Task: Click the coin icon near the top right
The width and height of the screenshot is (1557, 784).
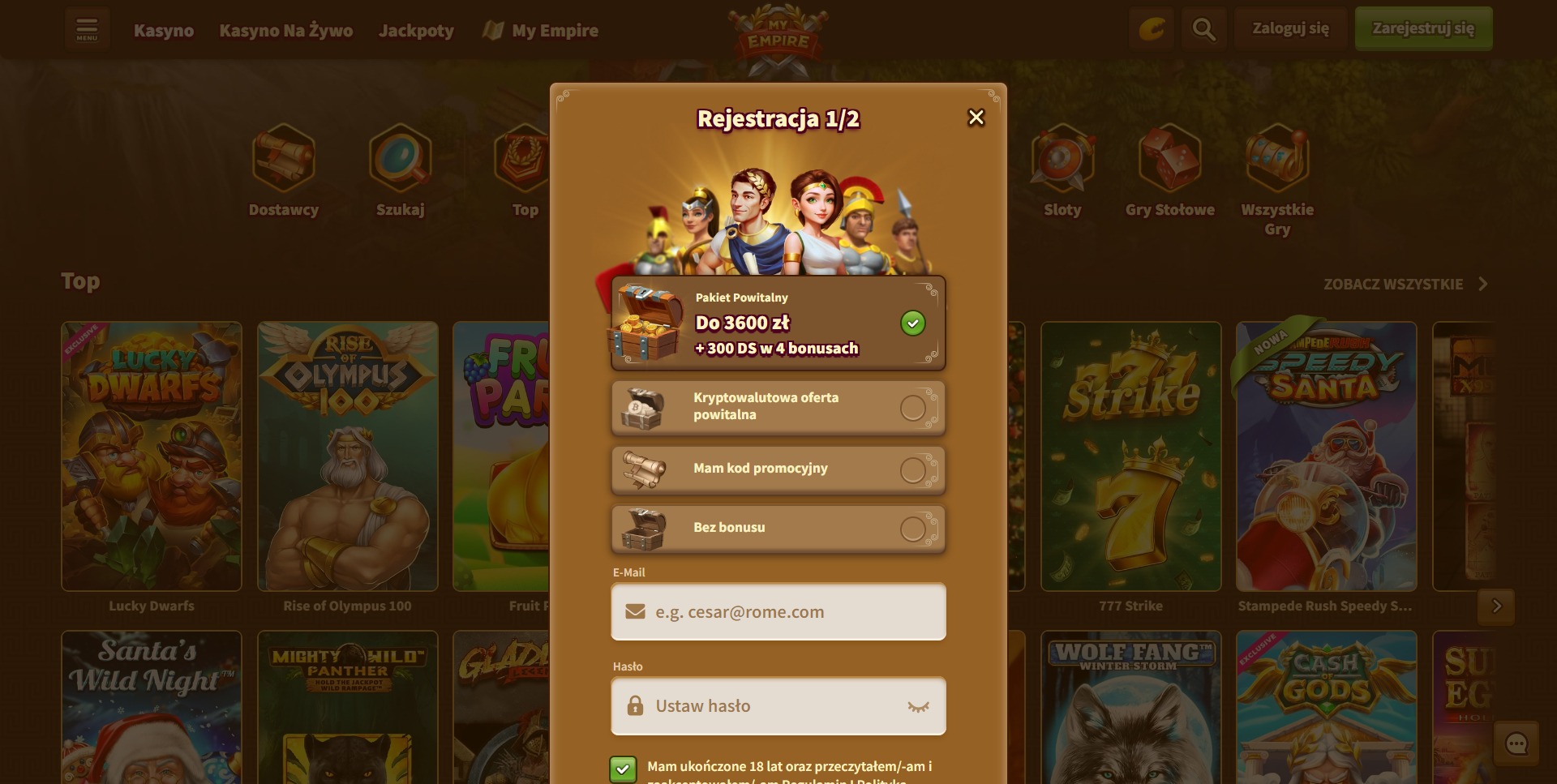Action: pos(1151,28)
